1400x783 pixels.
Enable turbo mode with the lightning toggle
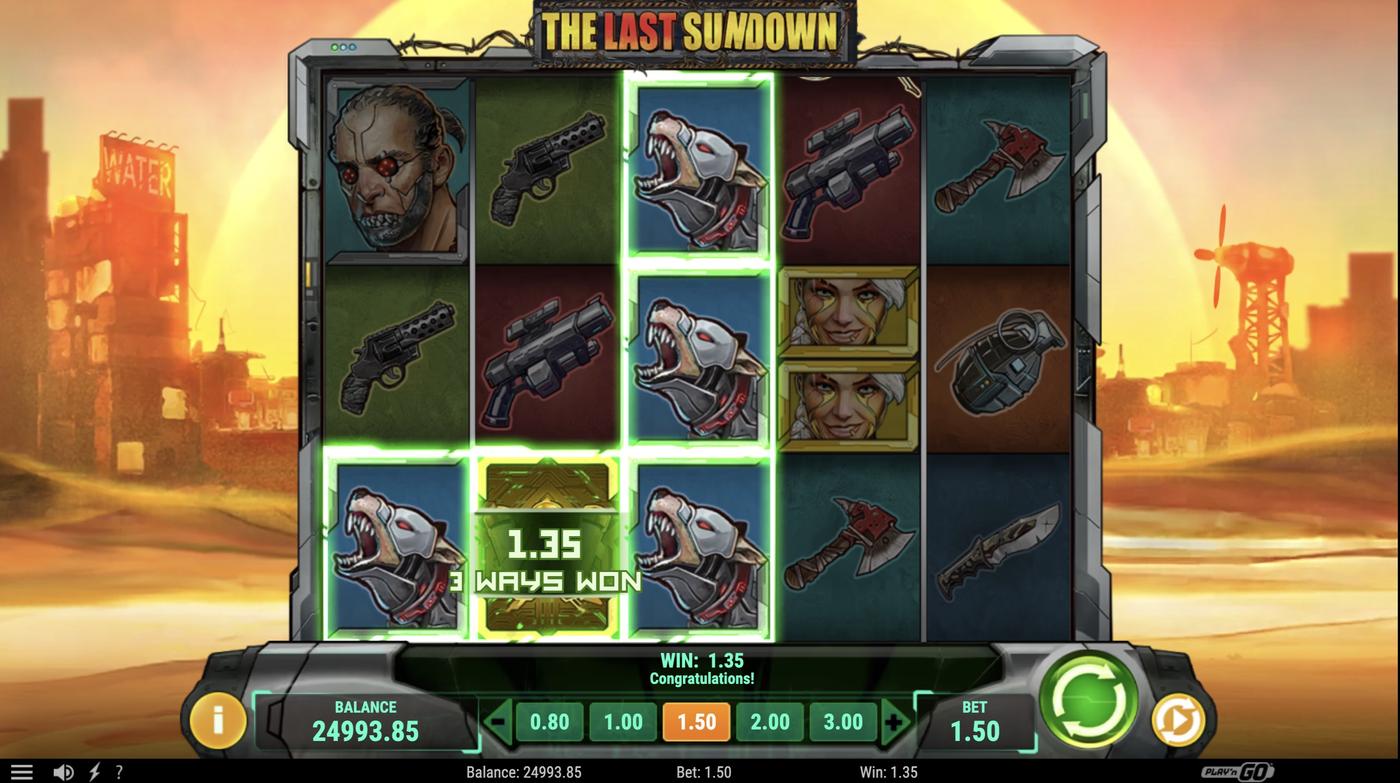(x=94, y=770)
